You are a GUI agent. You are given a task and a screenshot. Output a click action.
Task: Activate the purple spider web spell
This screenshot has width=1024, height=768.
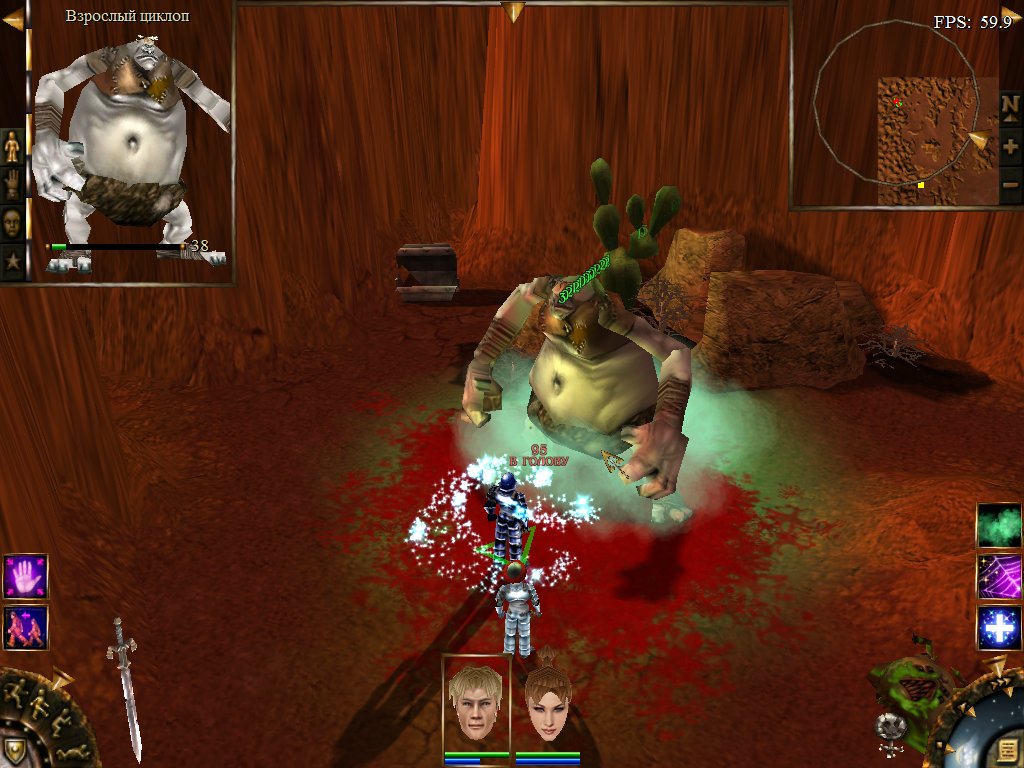[x=997, y=577]
